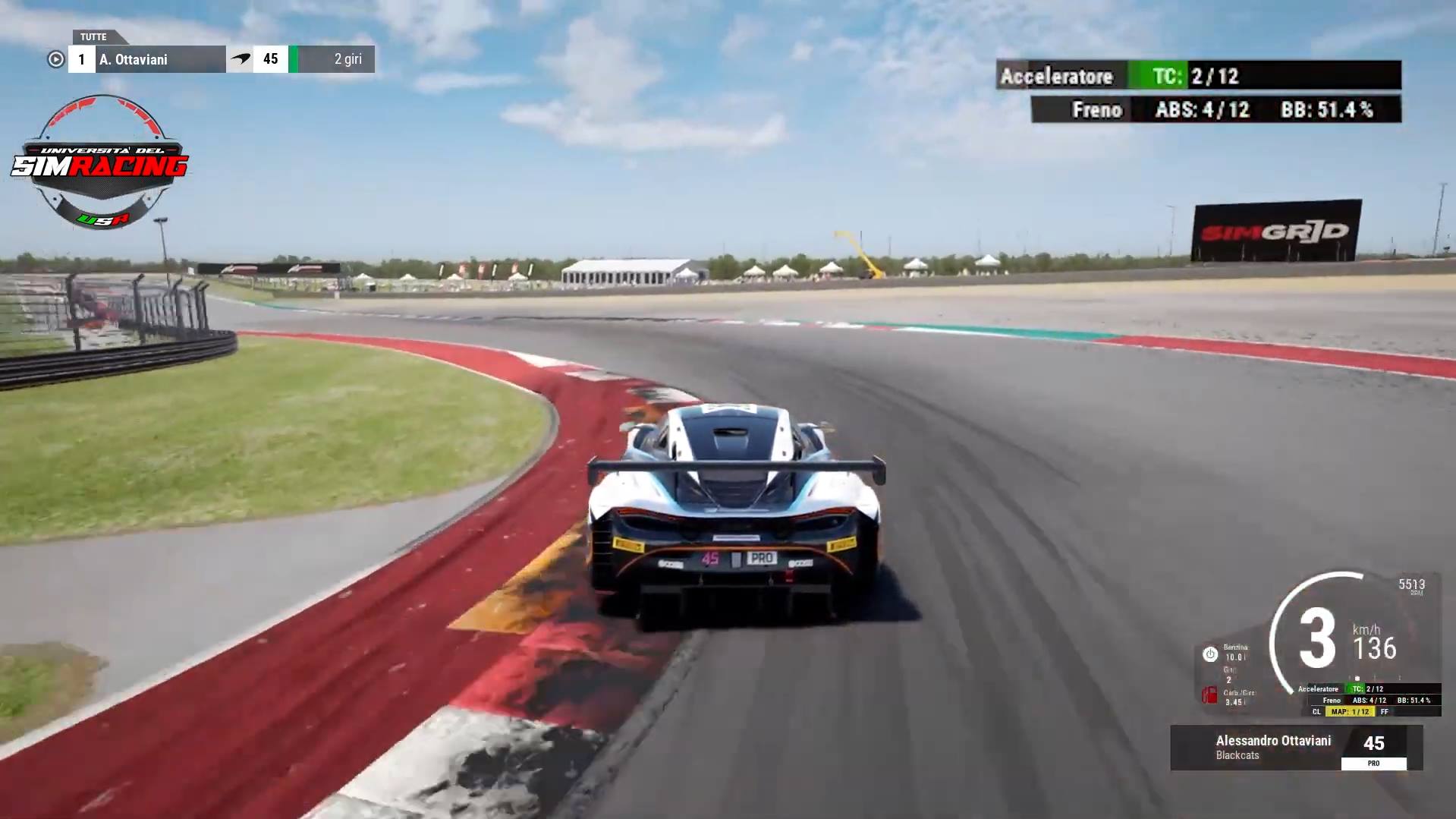
Task: Open the Alessandro Ottaviani driver card
Action: coord(1294,748)
